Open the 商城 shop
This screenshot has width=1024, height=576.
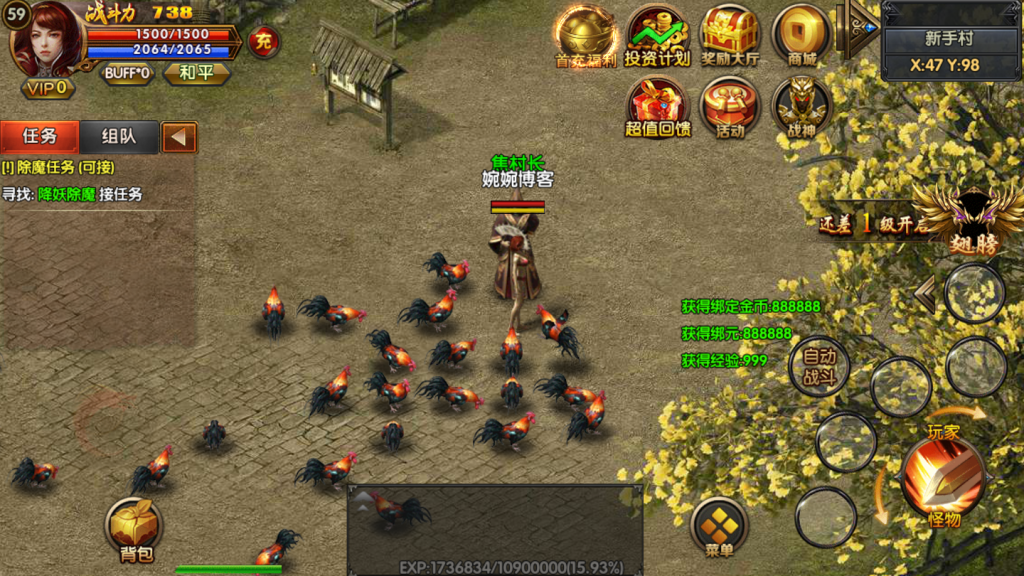click(x=801, y=38)
